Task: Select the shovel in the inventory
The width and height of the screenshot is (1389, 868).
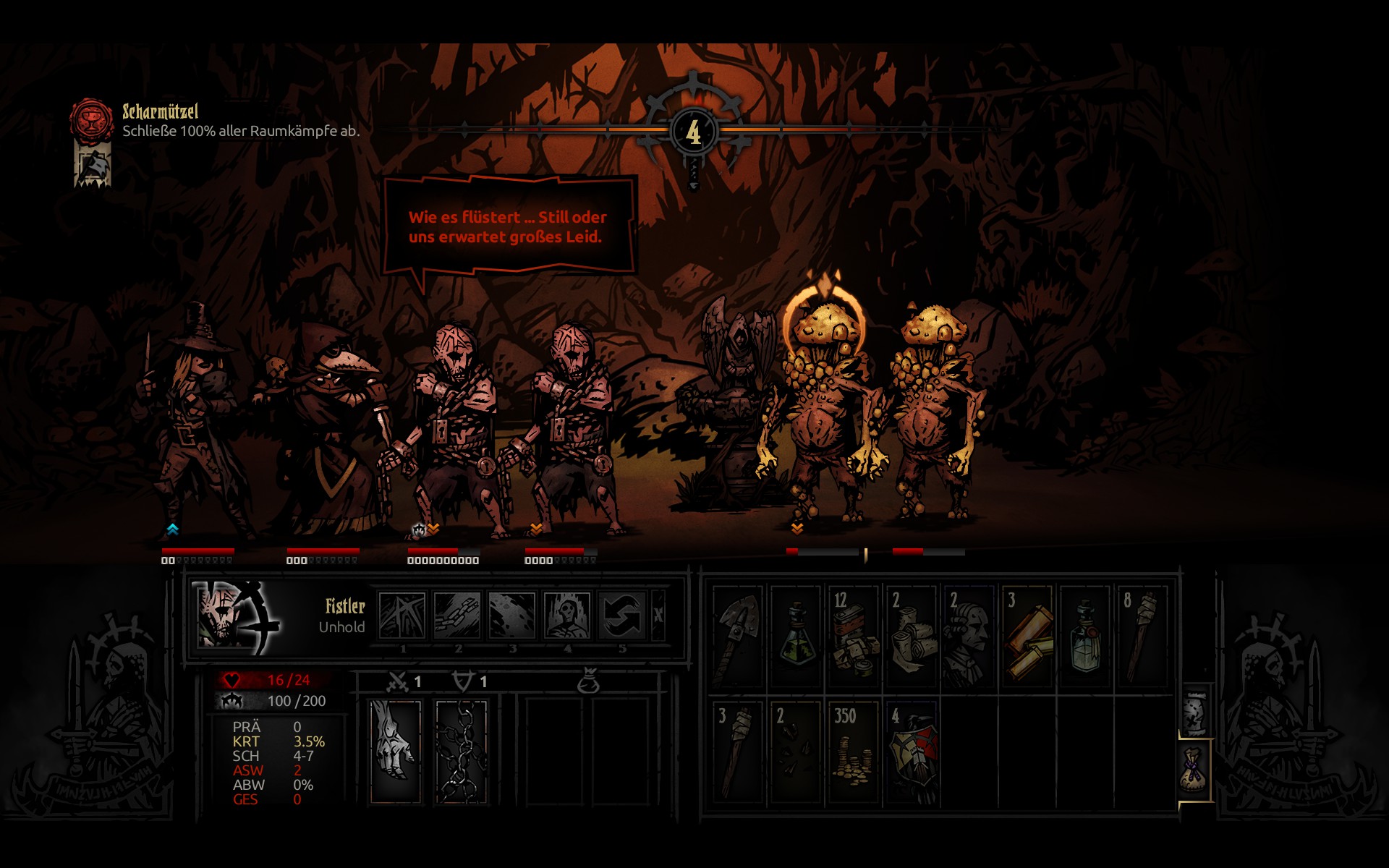Action: click(738, 637)
